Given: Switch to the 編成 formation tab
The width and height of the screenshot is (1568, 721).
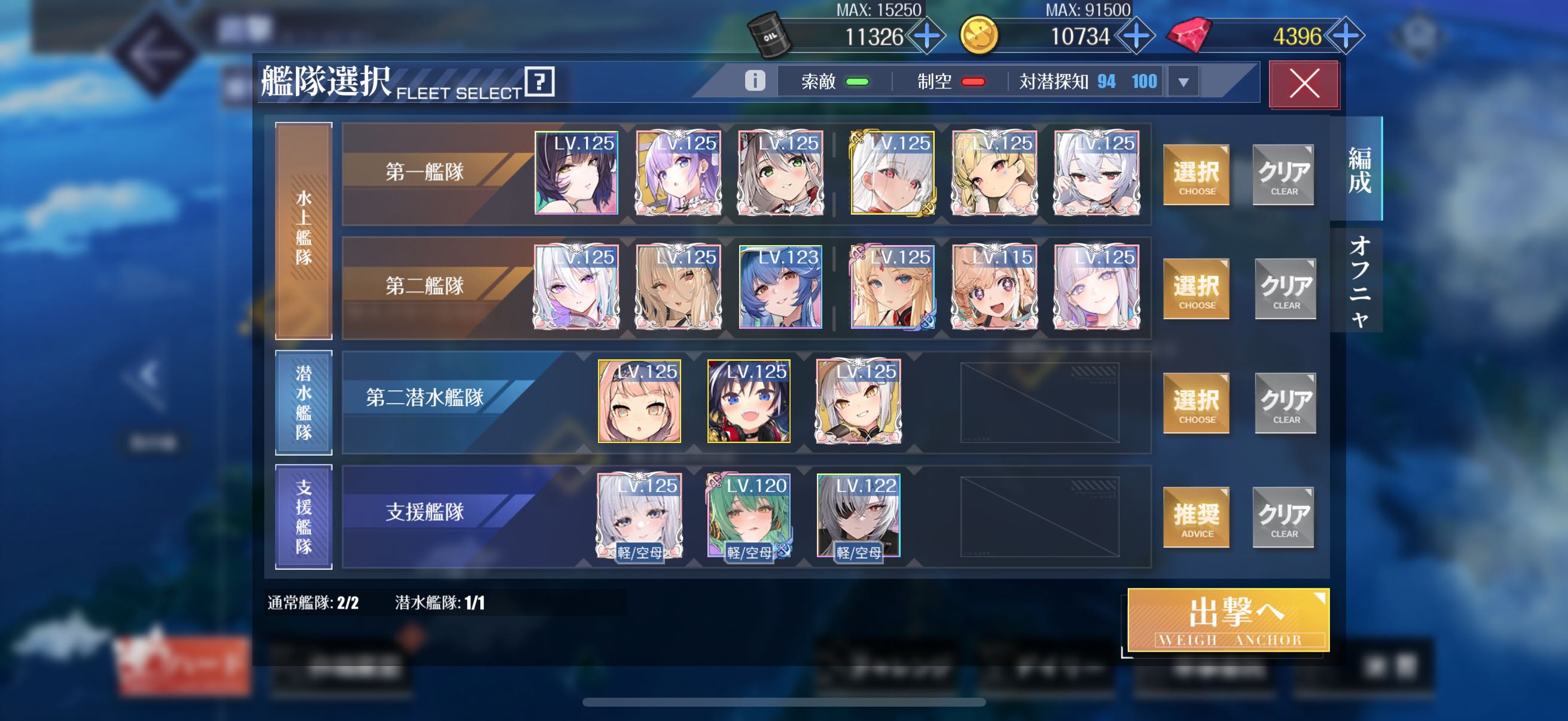Looking at the screenshot, I should click(x=1359, y=169).
